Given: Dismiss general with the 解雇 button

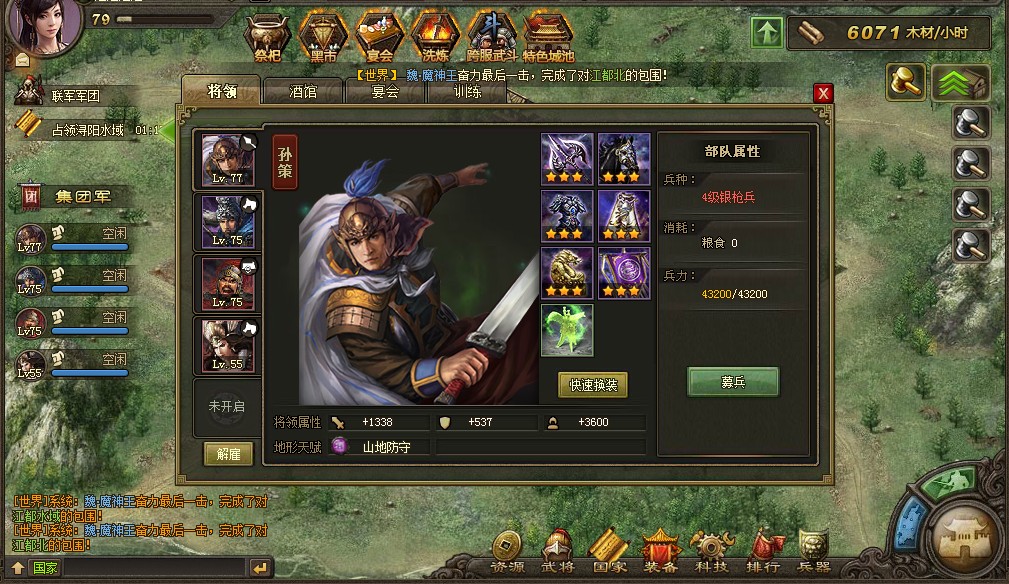Looking at the screenshot, I should pyautogui.click(x=228, y=453).
